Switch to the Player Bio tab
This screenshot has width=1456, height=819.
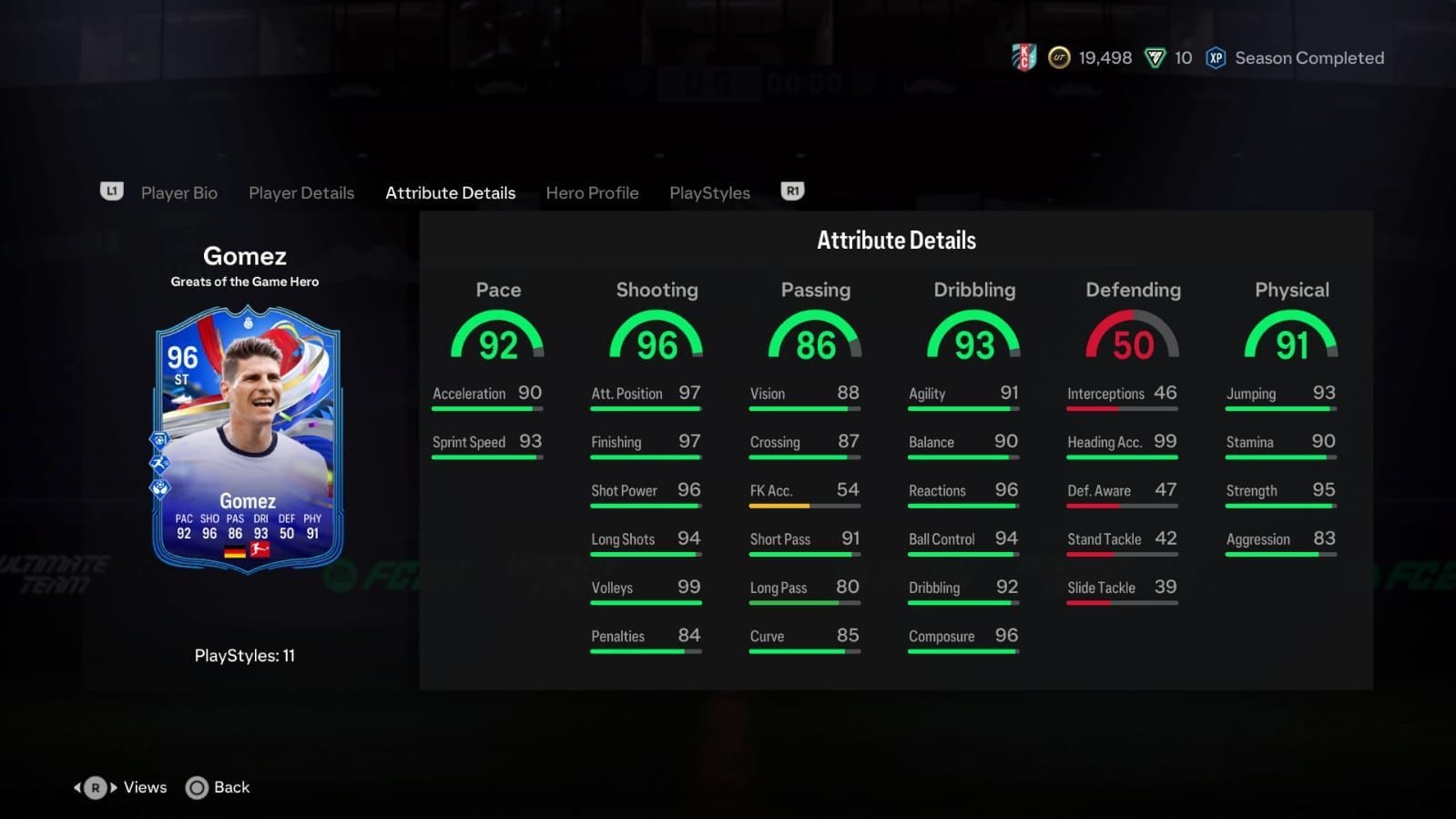pos(178,192)
